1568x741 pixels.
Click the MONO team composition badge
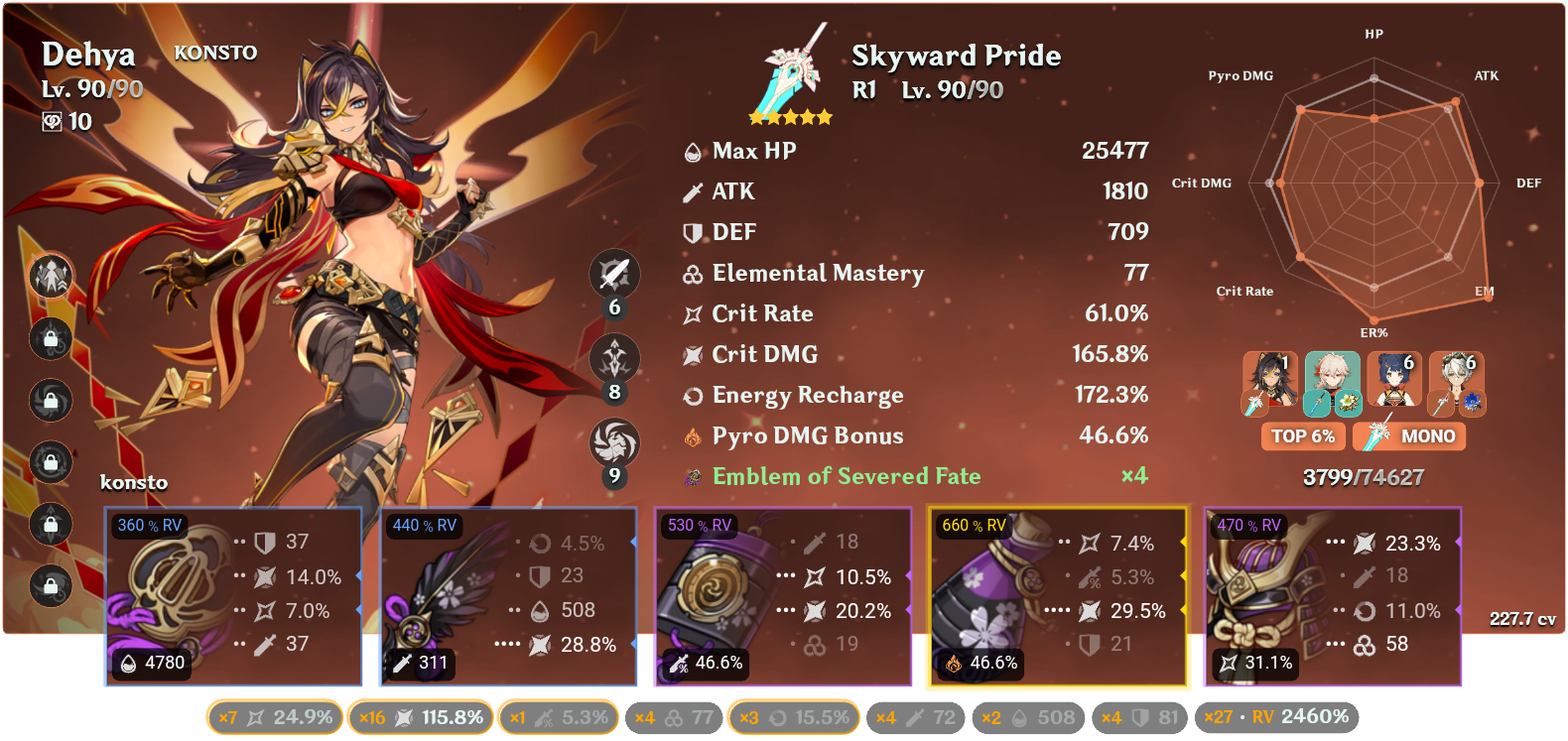point(1408,436)
